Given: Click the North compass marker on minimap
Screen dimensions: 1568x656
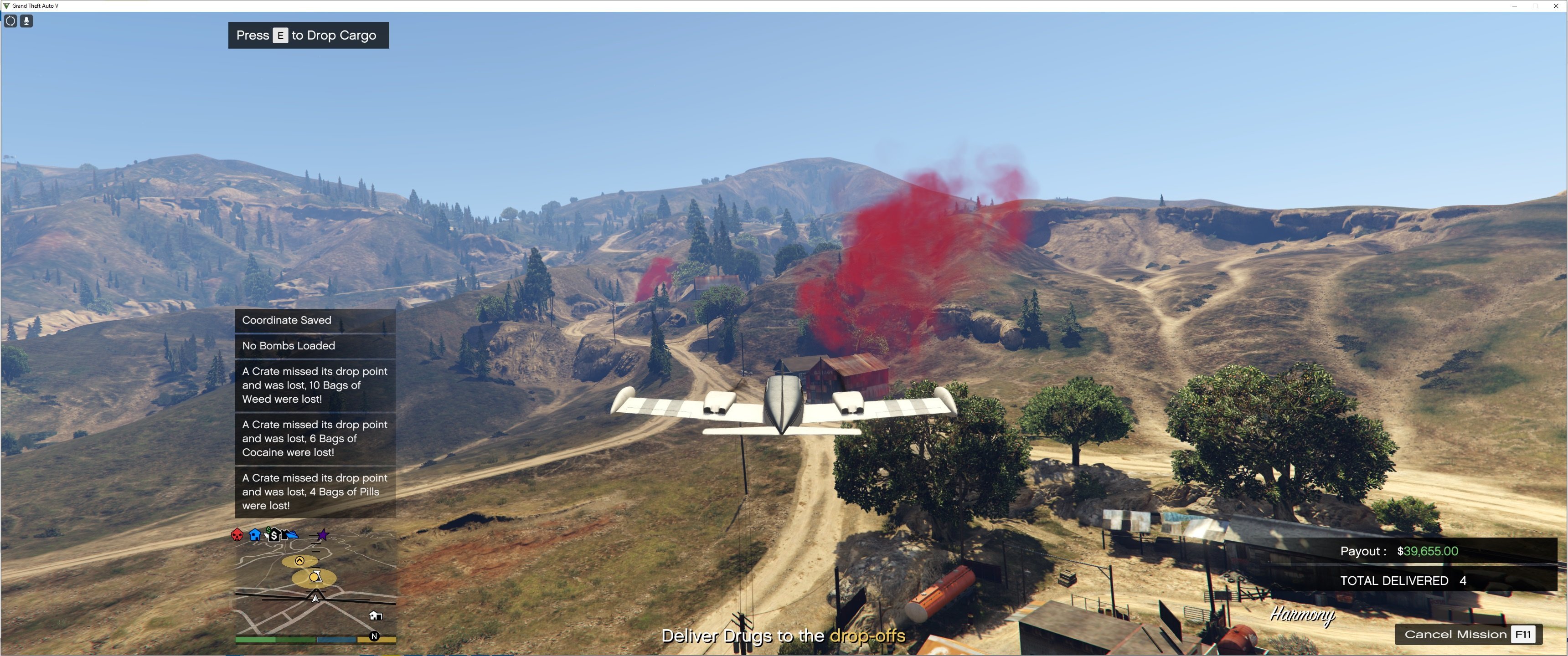Looking at the screenshot, I should 374,636.
